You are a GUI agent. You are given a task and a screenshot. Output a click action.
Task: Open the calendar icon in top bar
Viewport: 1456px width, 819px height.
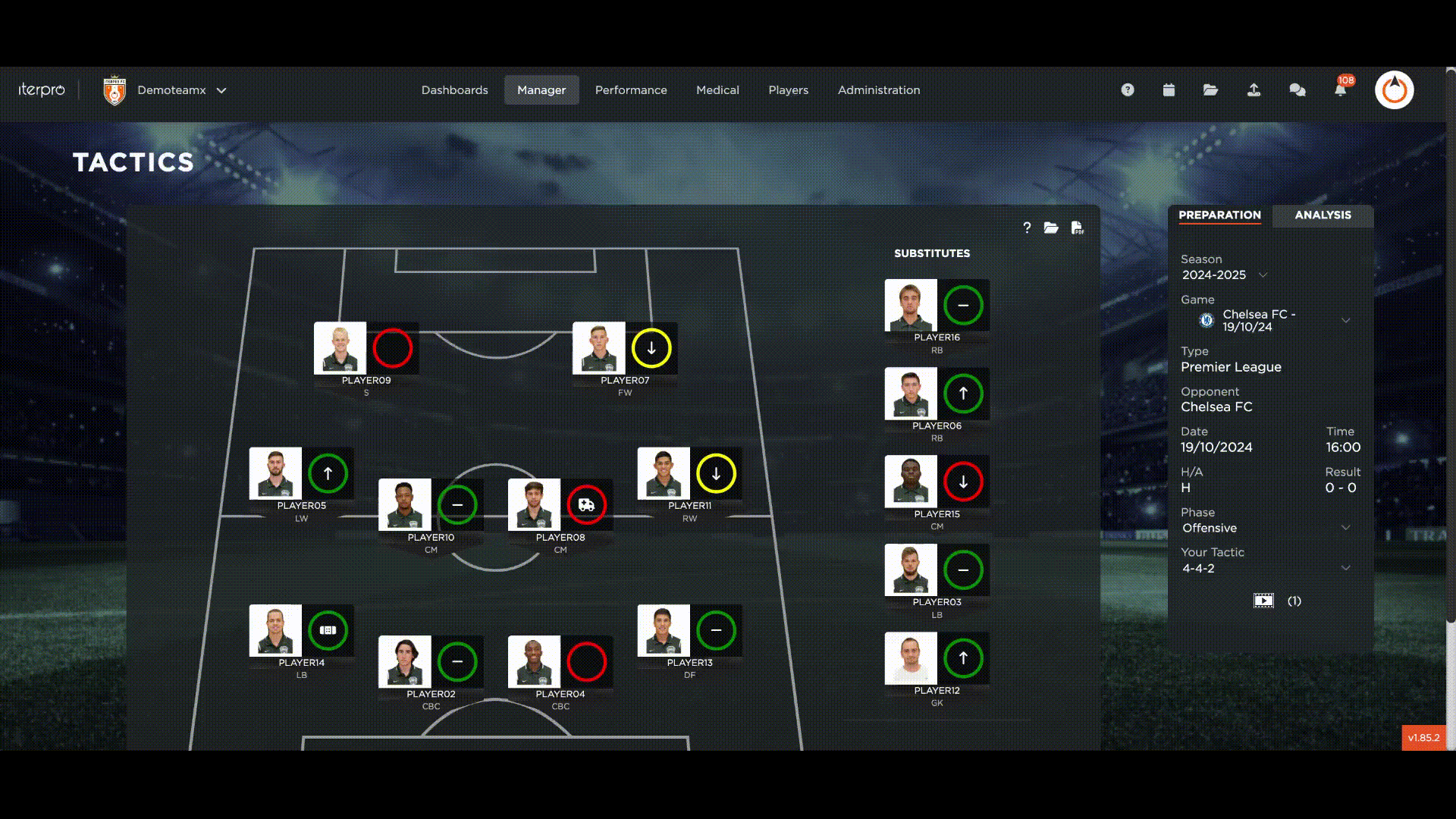point(1169,90)
